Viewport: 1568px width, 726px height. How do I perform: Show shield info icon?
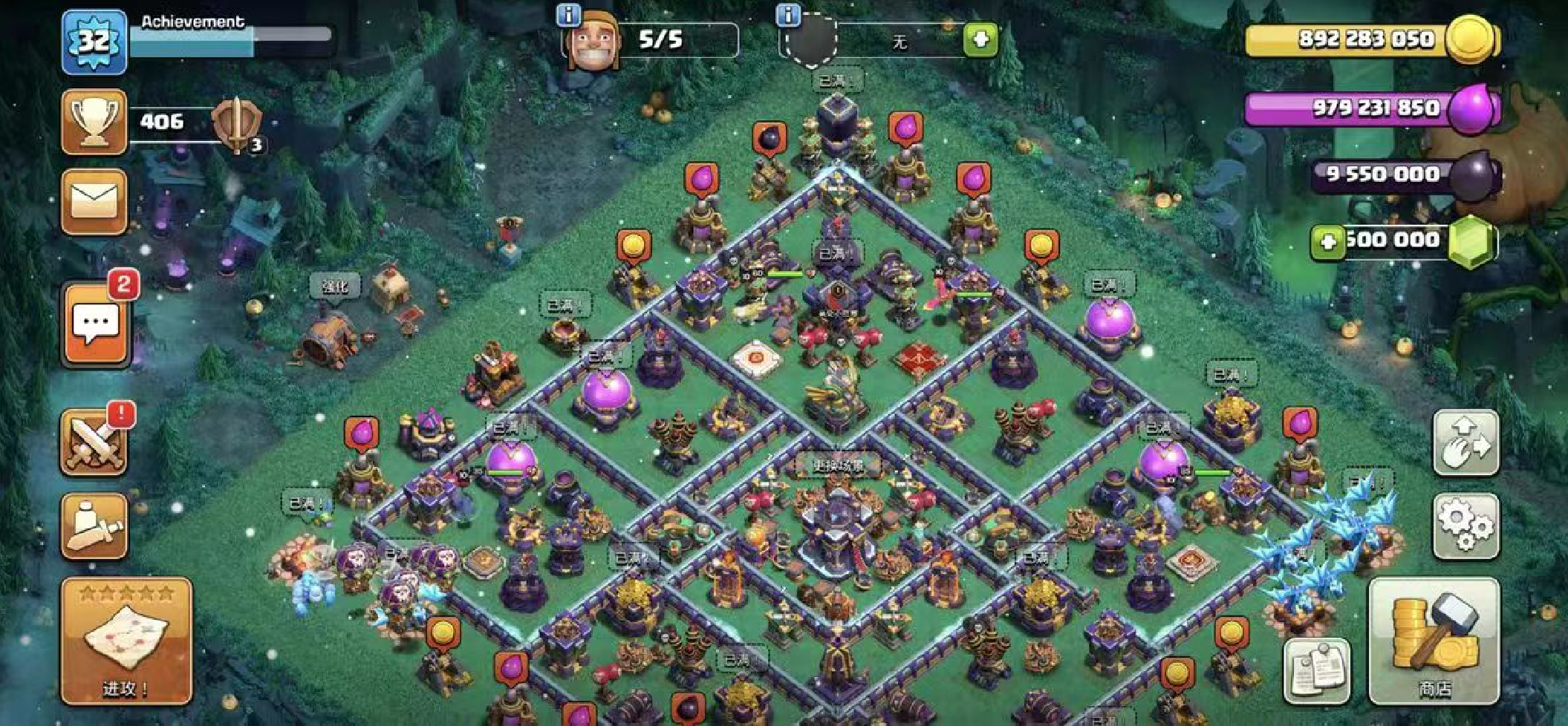pos(788,14)
